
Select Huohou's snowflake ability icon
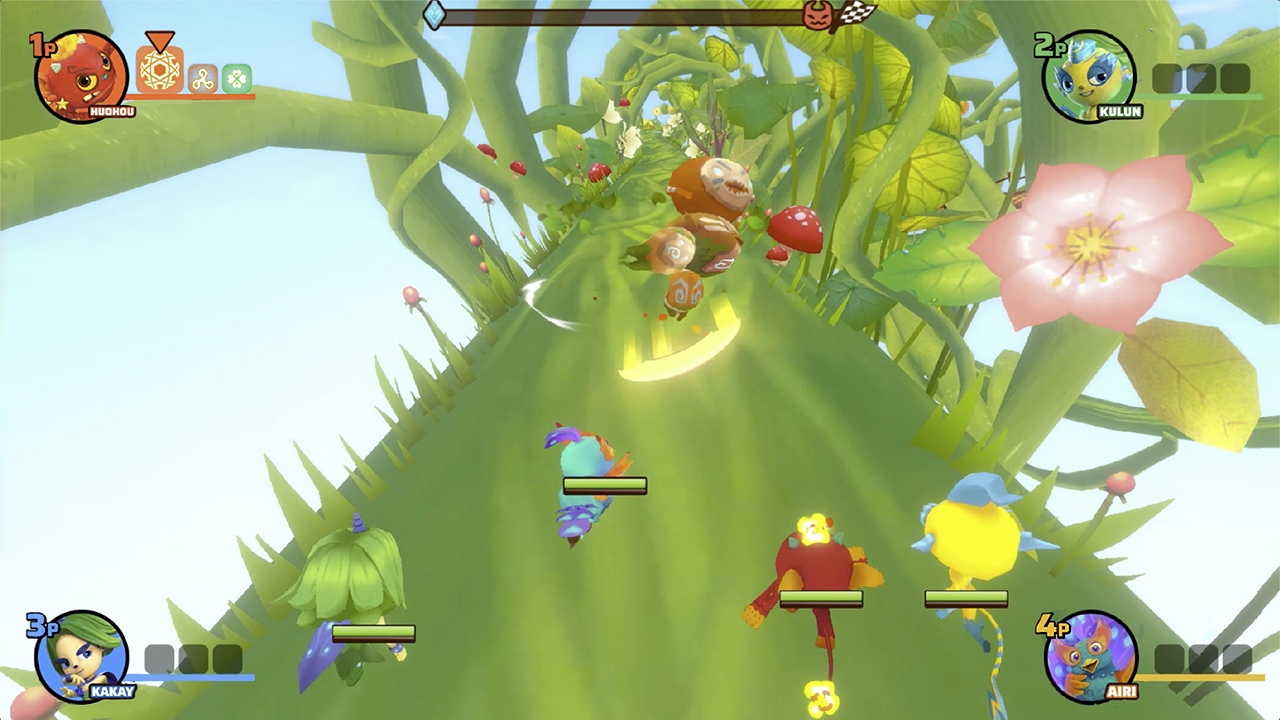point(160,70)
